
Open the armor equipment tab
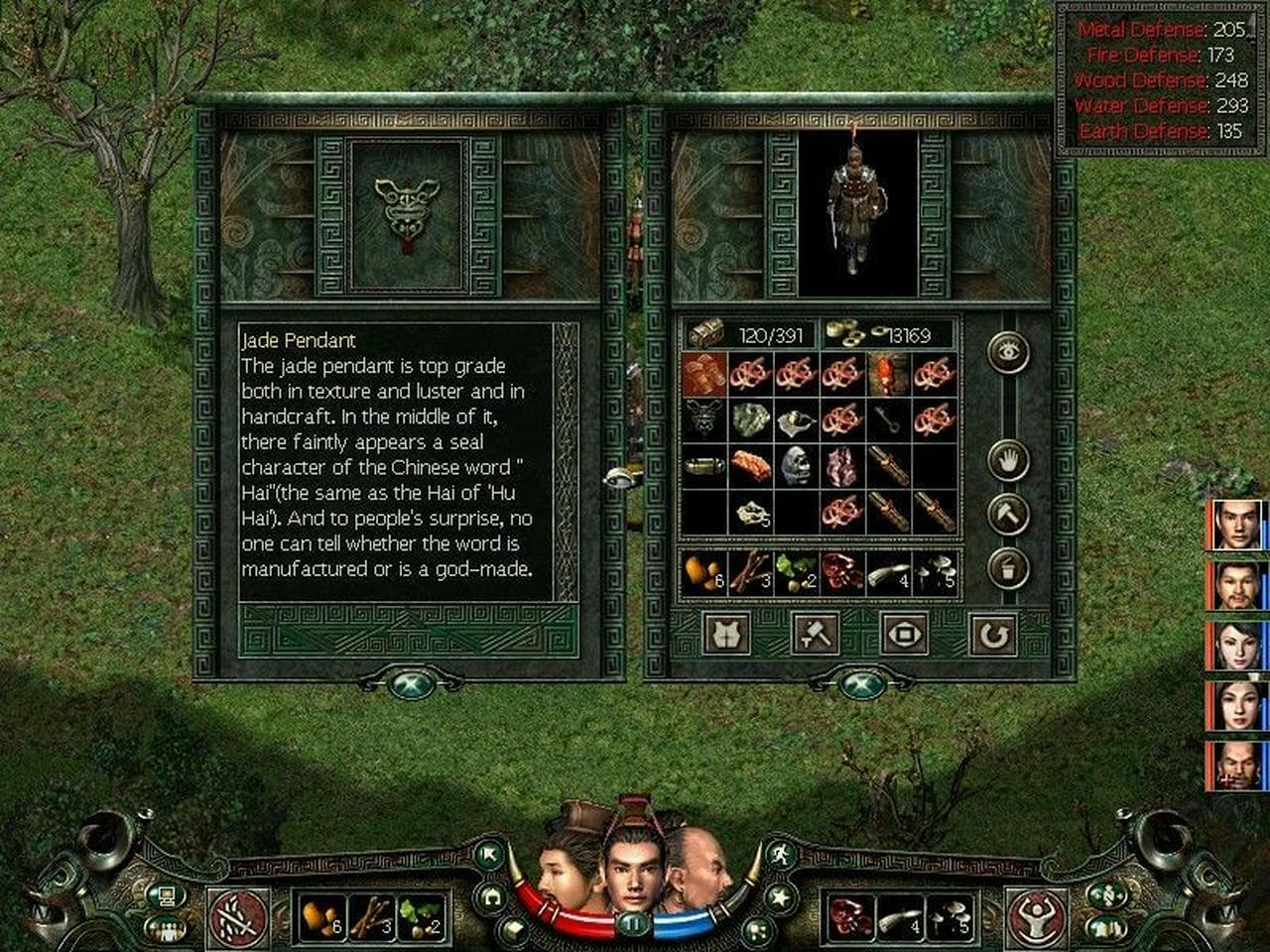pos(726,634)
